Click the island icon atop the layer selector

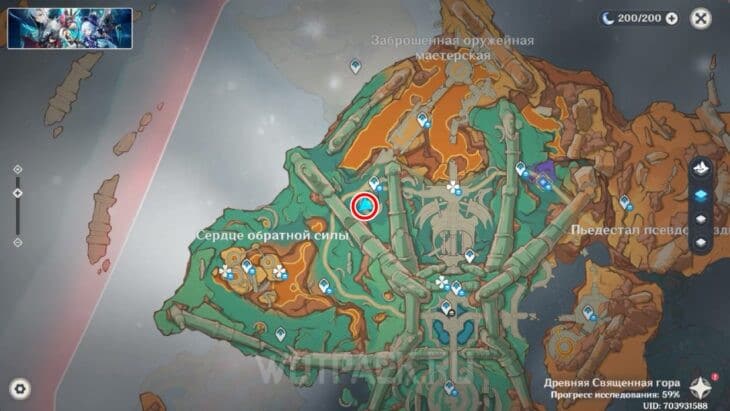[701, 168]
